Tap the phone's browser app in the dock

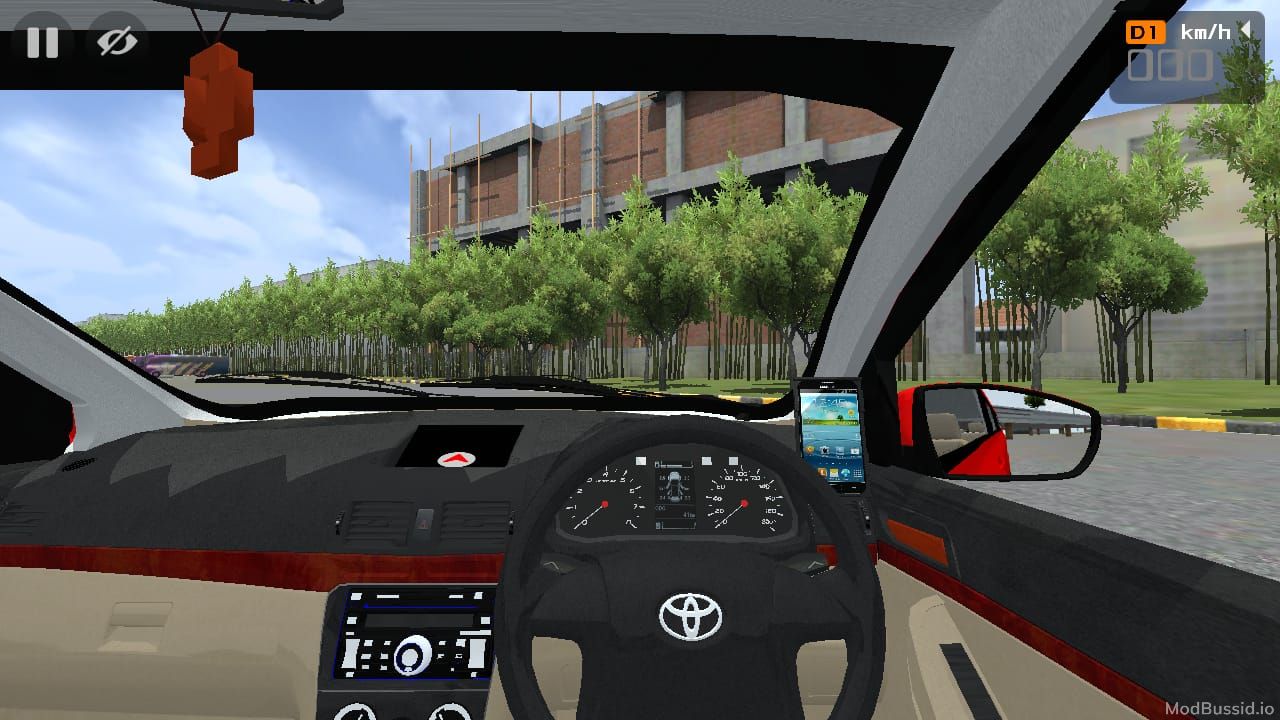[x=845, y=471]
